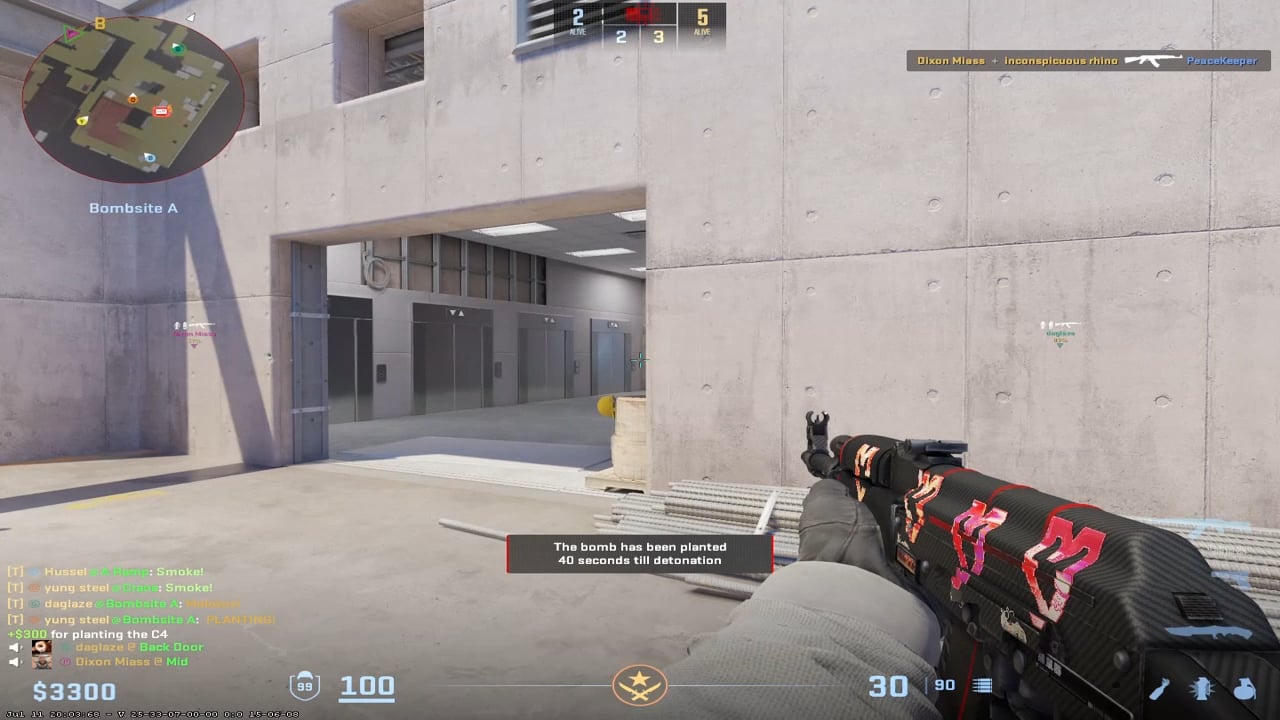Mute the speaker icon next to Dixon Miass
Viewport: 1280px width, 720px height.
[13, 662]
